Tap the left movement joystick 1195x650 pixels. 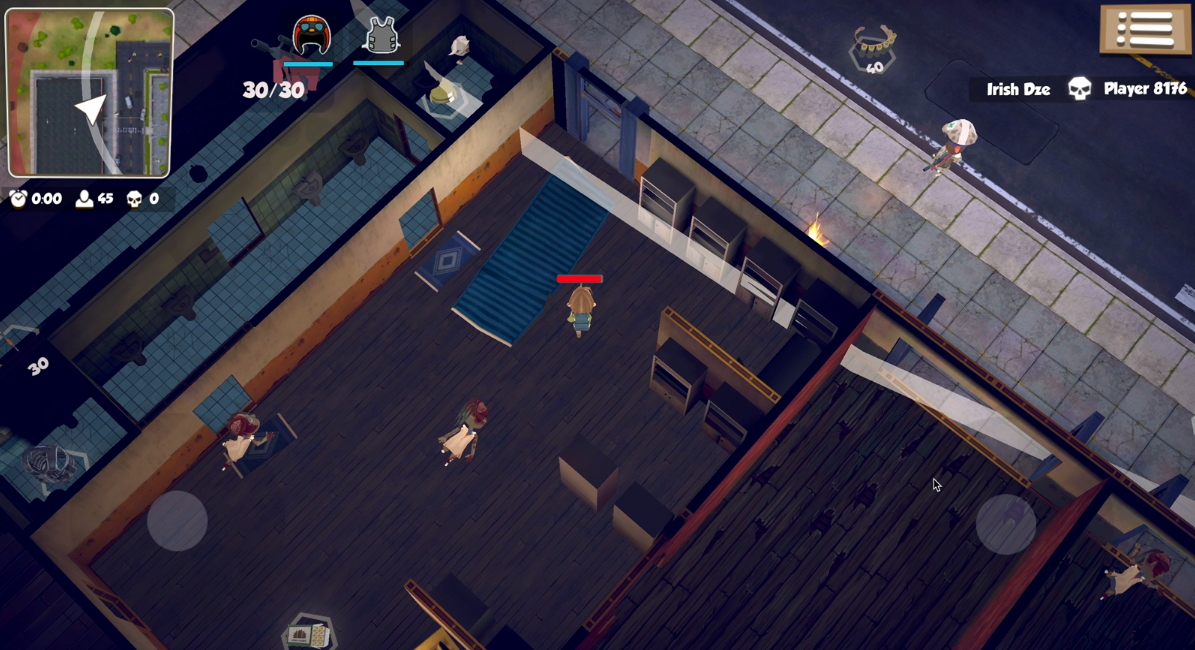tap(177, 520)
